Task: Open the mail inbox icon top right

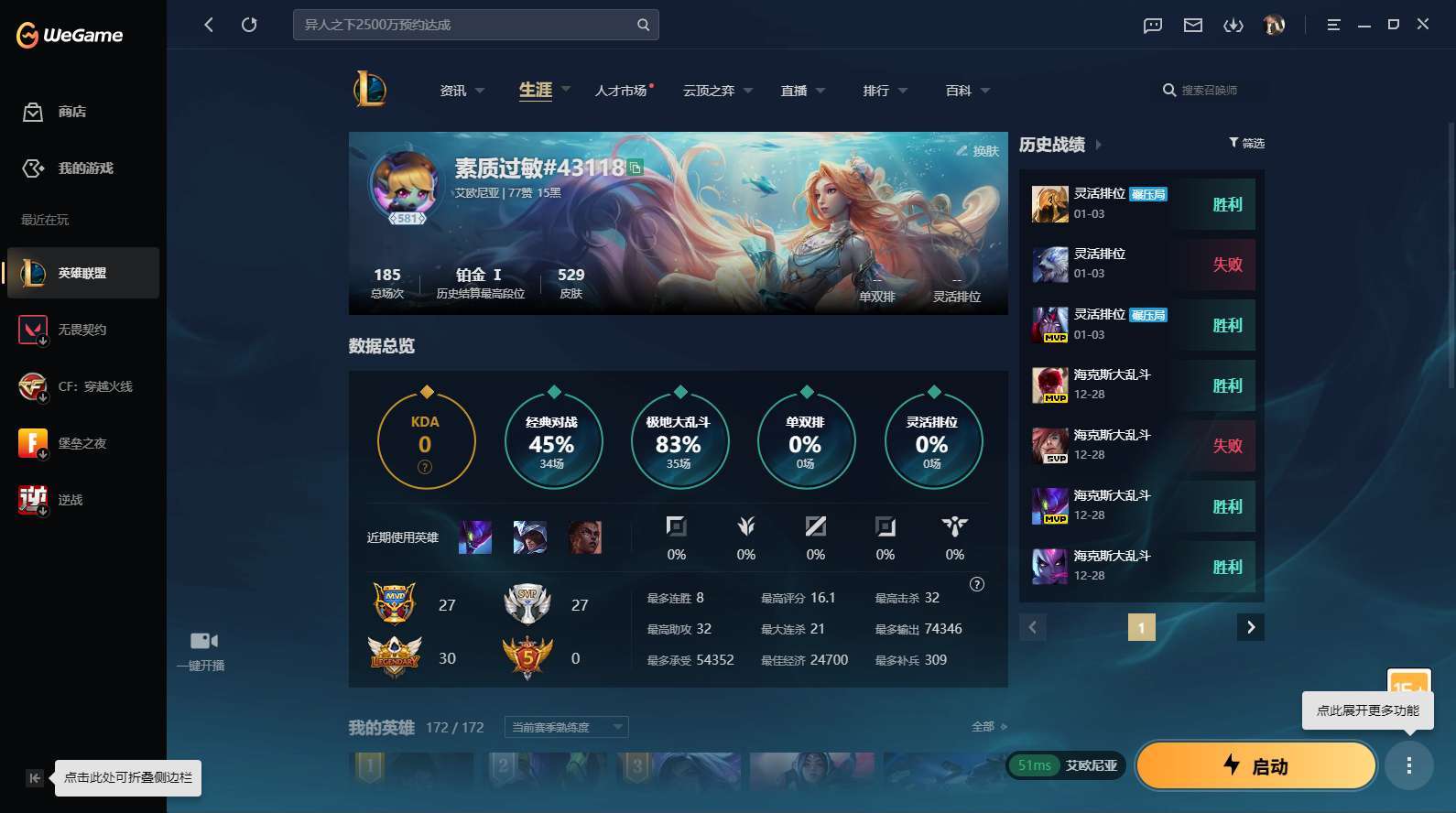Action: click(1192, 25)
